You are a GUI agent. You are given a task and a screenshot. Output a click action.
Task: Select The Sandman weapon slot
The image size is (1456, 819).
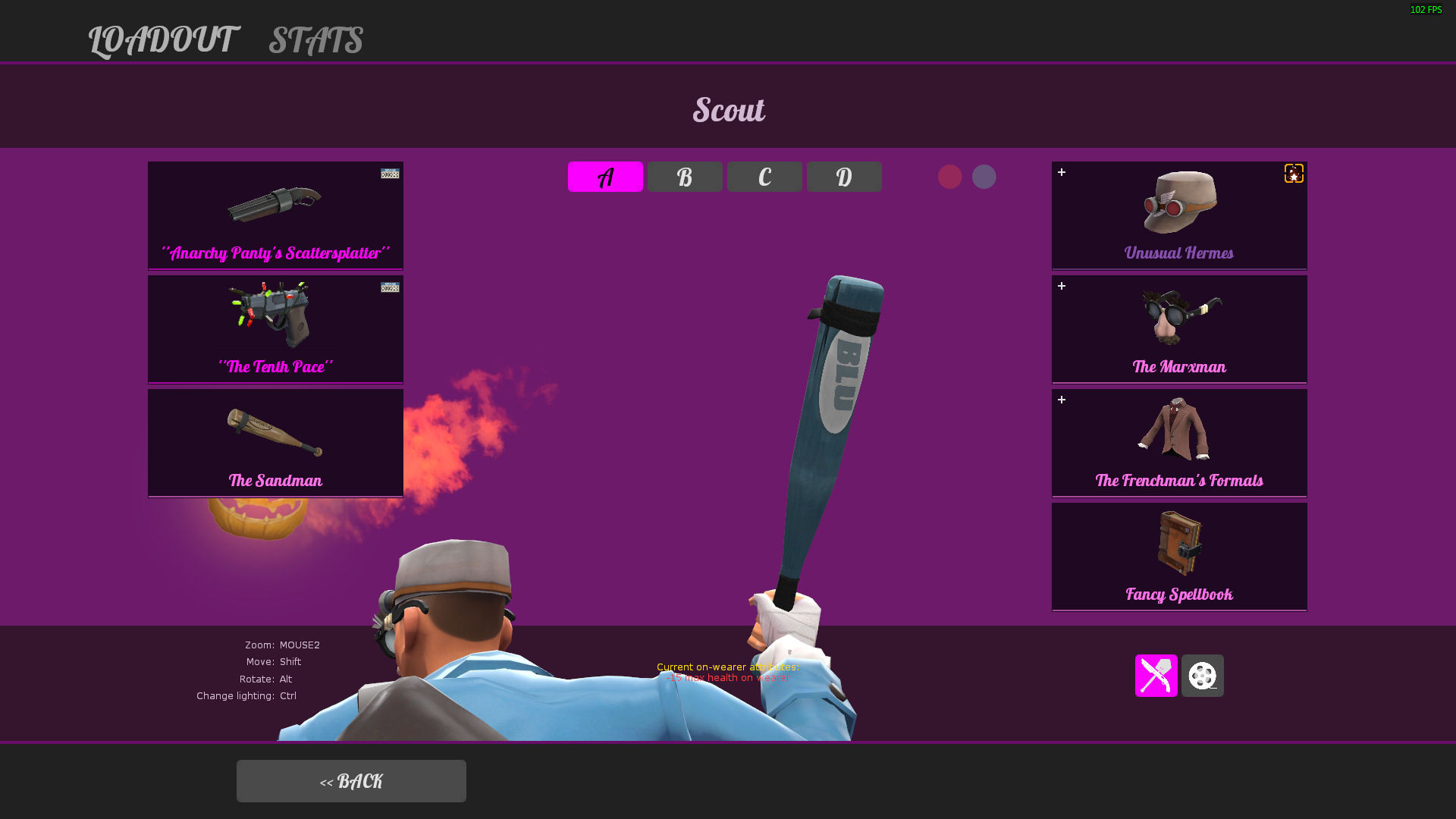pyautogui.click(x=275, y=442)
